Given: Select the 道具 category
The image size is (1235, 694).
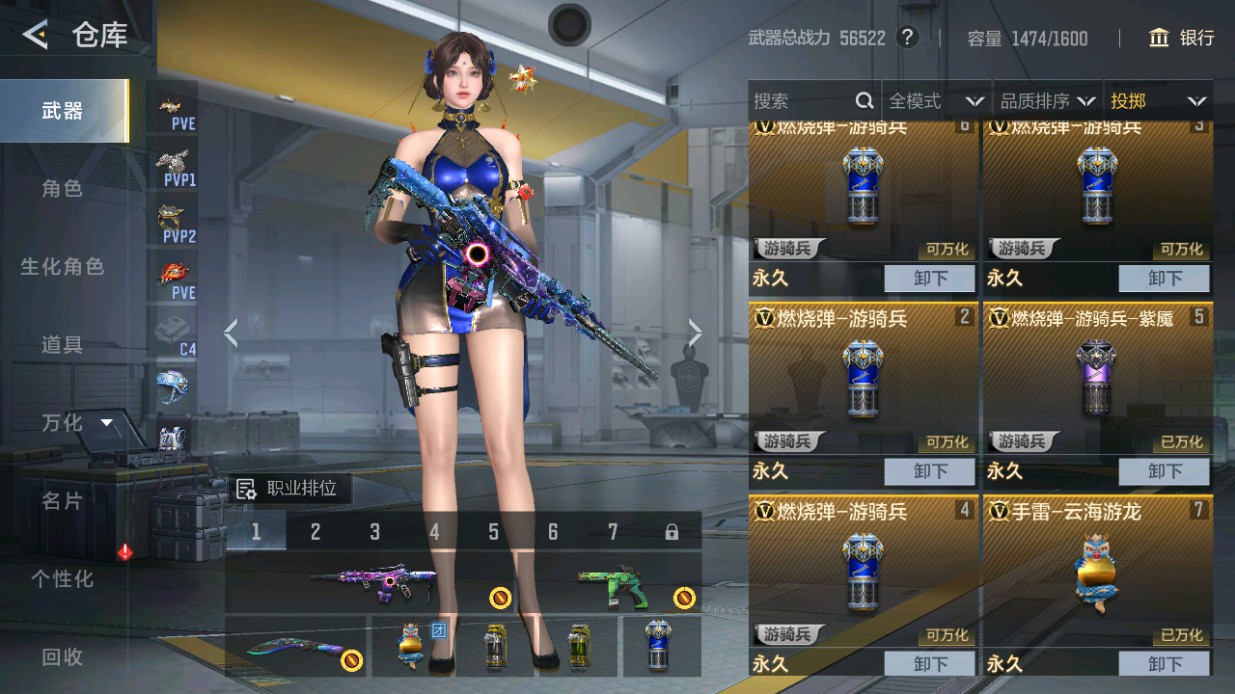Looking at the screenshot, I should coord(62,345).
